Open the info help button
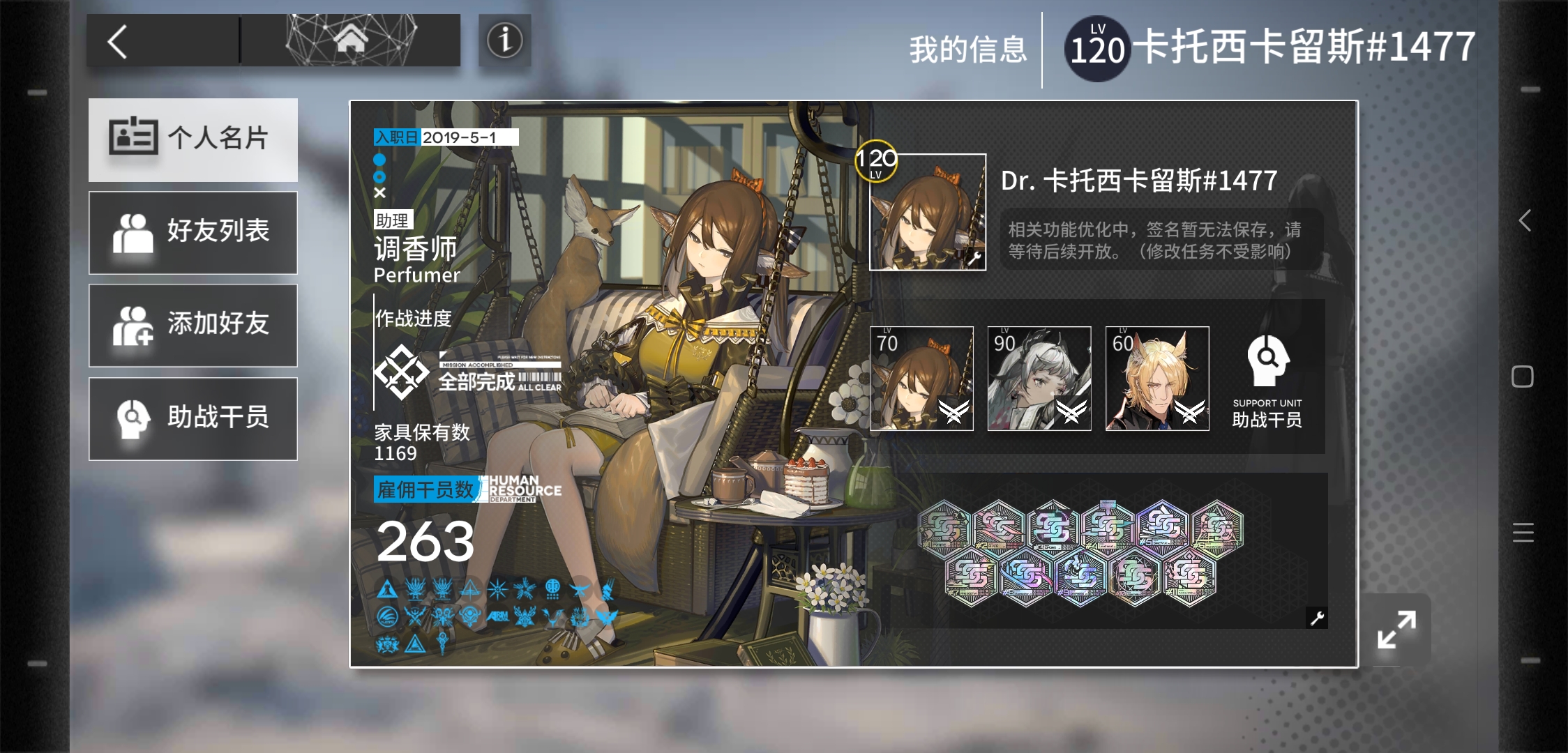Screen dimensions: 1568x753 (504, 40)
